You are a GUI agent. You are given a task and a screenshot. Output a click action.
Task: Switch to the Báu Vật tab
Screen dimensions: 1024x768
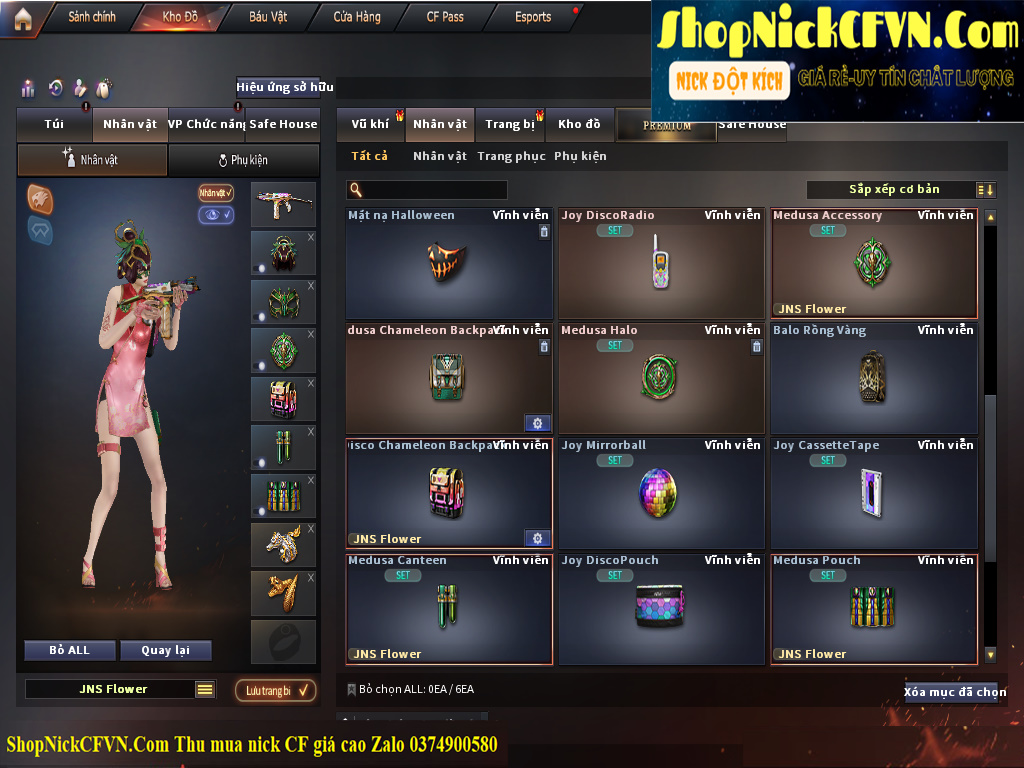268,17
